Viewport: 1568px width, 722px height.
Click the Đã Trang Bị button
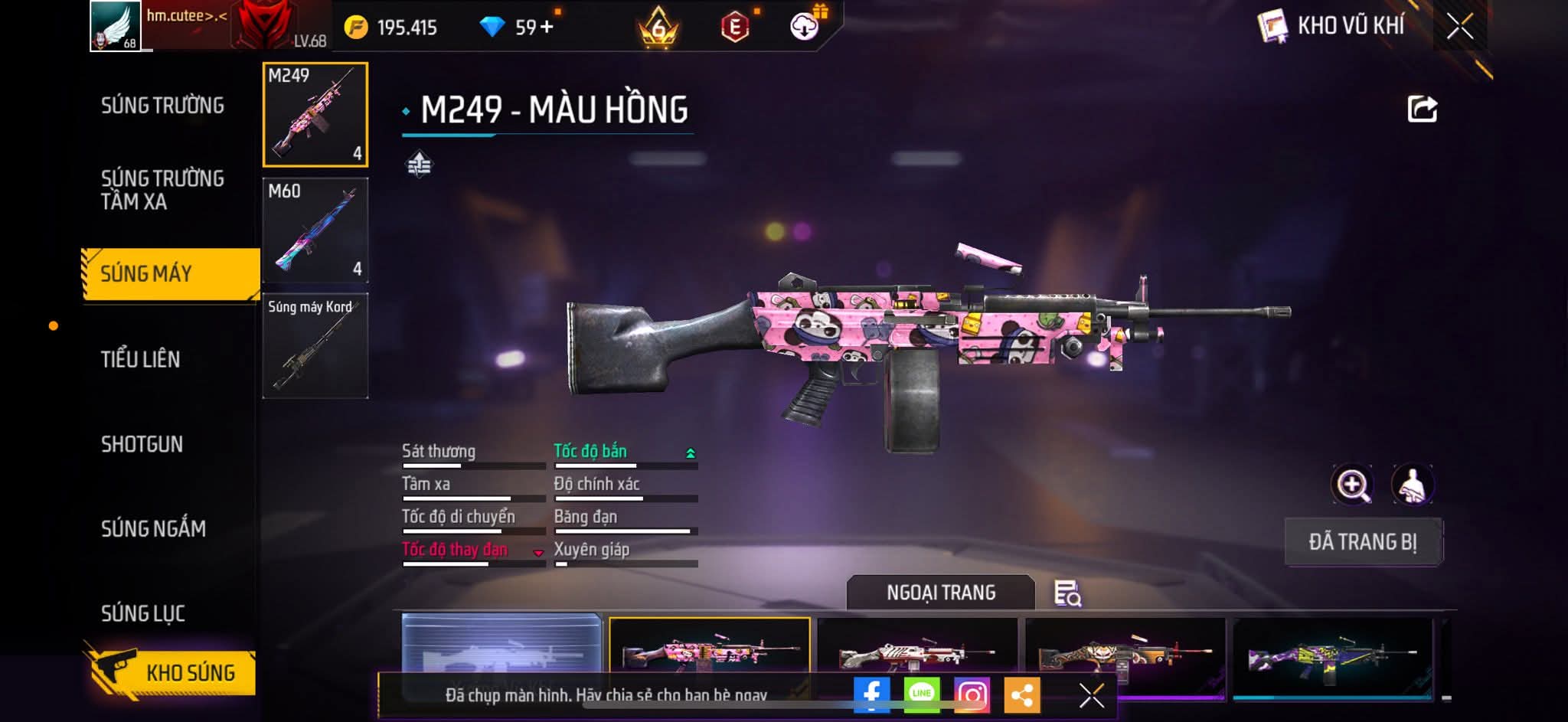tap(1363, 542)
